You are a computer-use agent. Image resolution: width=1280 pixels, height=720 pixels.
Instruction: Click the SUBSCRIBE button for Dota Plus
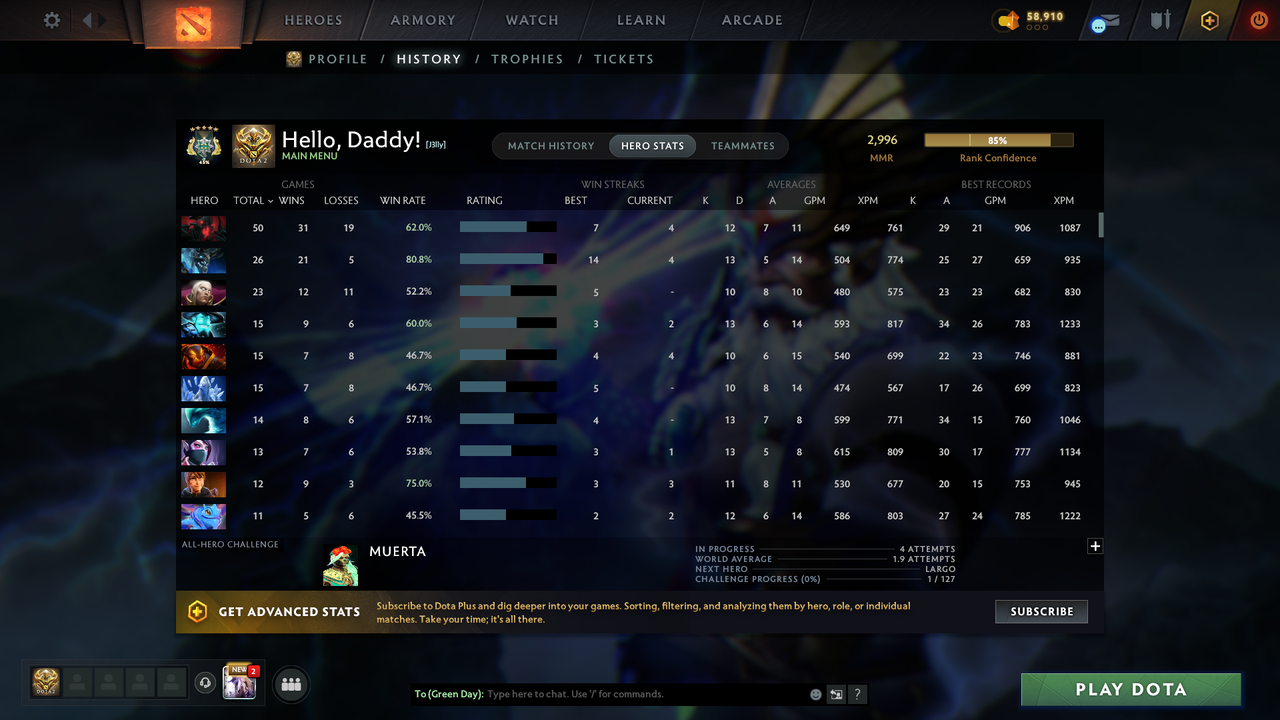[x=1041, y=611]
